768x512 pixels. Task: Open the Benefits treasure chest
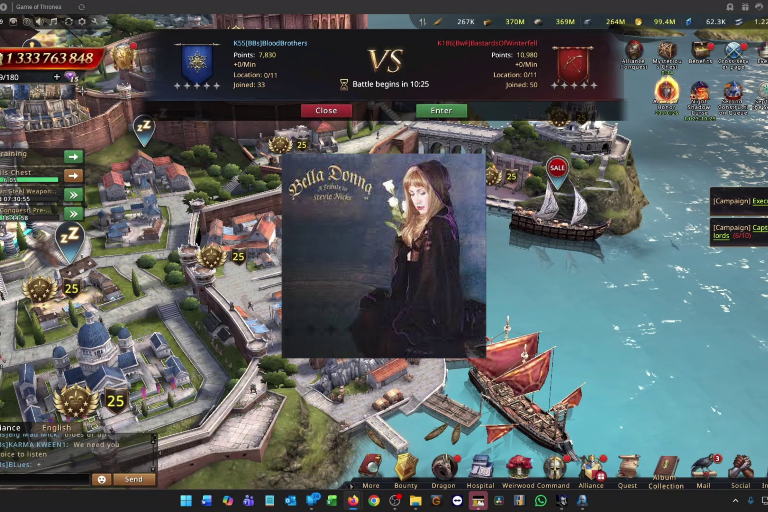[x=700, y=52]
